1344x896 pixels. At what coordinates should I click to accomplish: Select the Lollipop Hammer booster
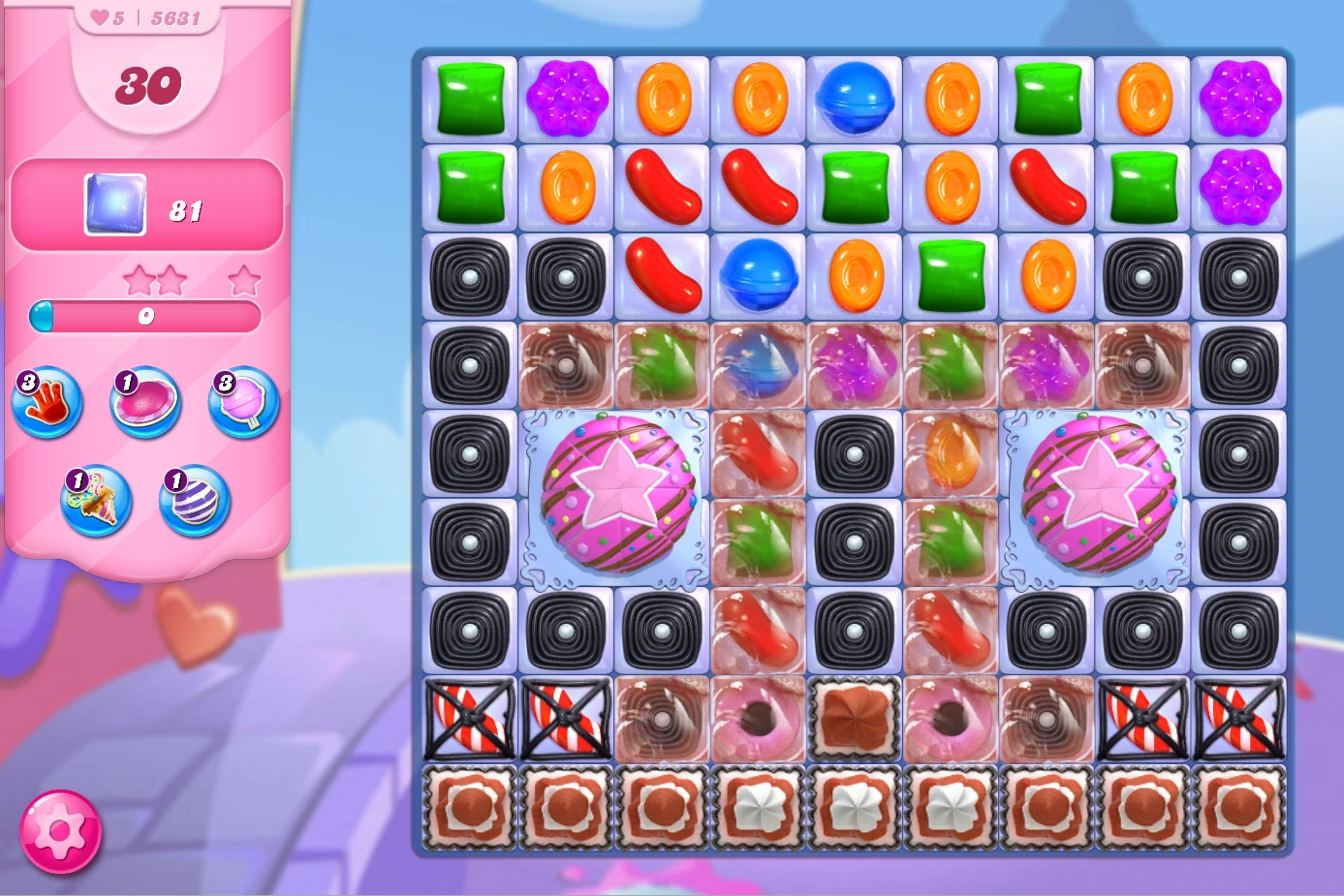[x=242, y=404]
